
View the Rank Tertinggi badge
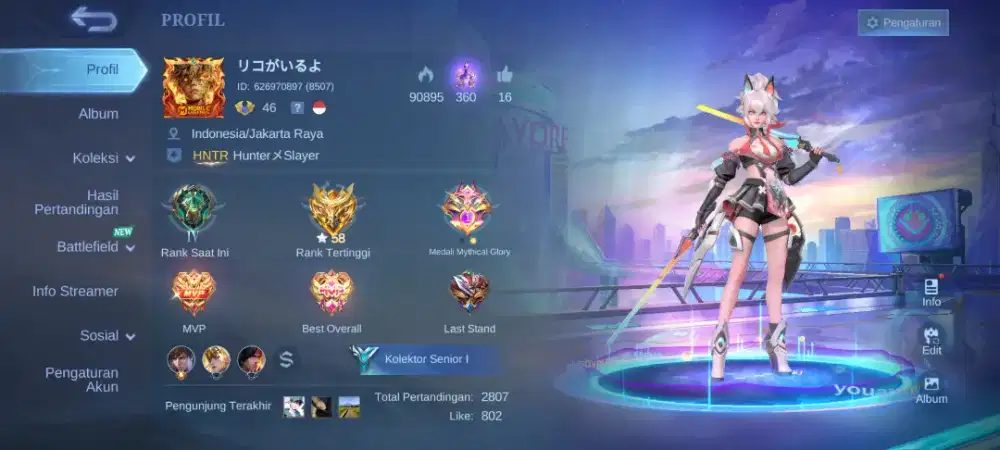[x=333, y=212]
